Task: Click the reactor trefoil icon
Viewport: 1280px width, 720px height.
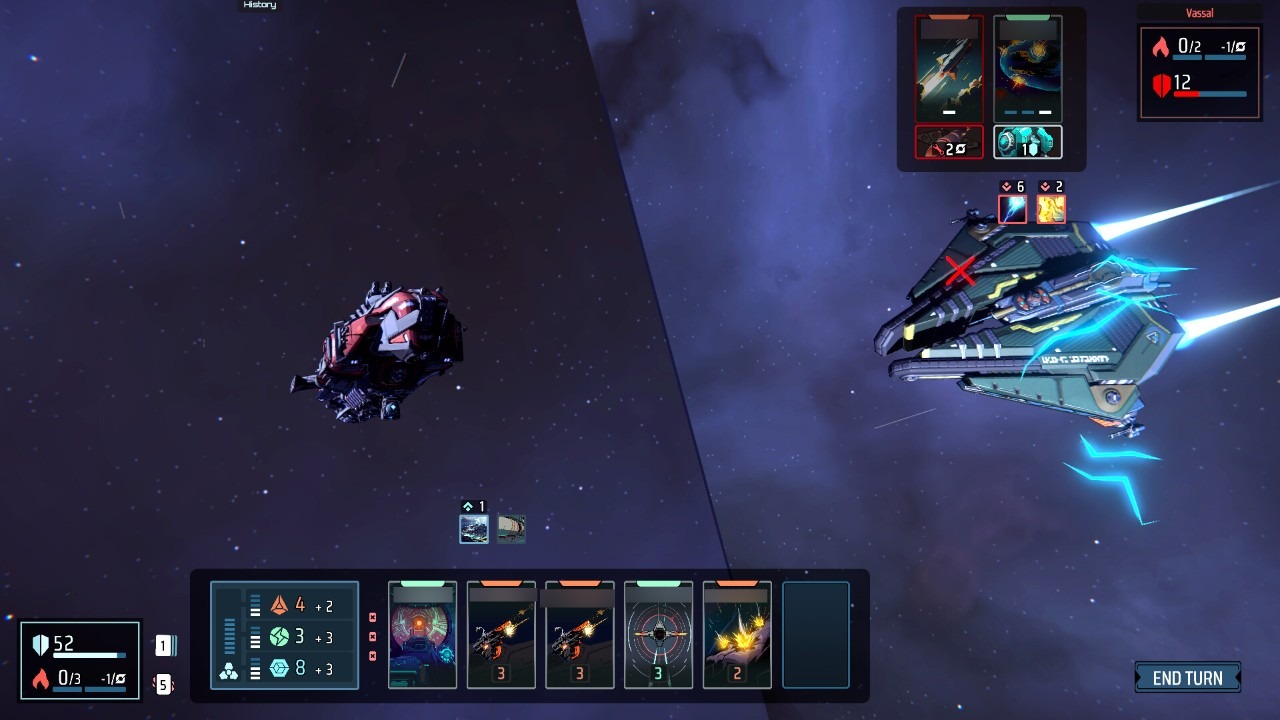Action: point(228,672)
